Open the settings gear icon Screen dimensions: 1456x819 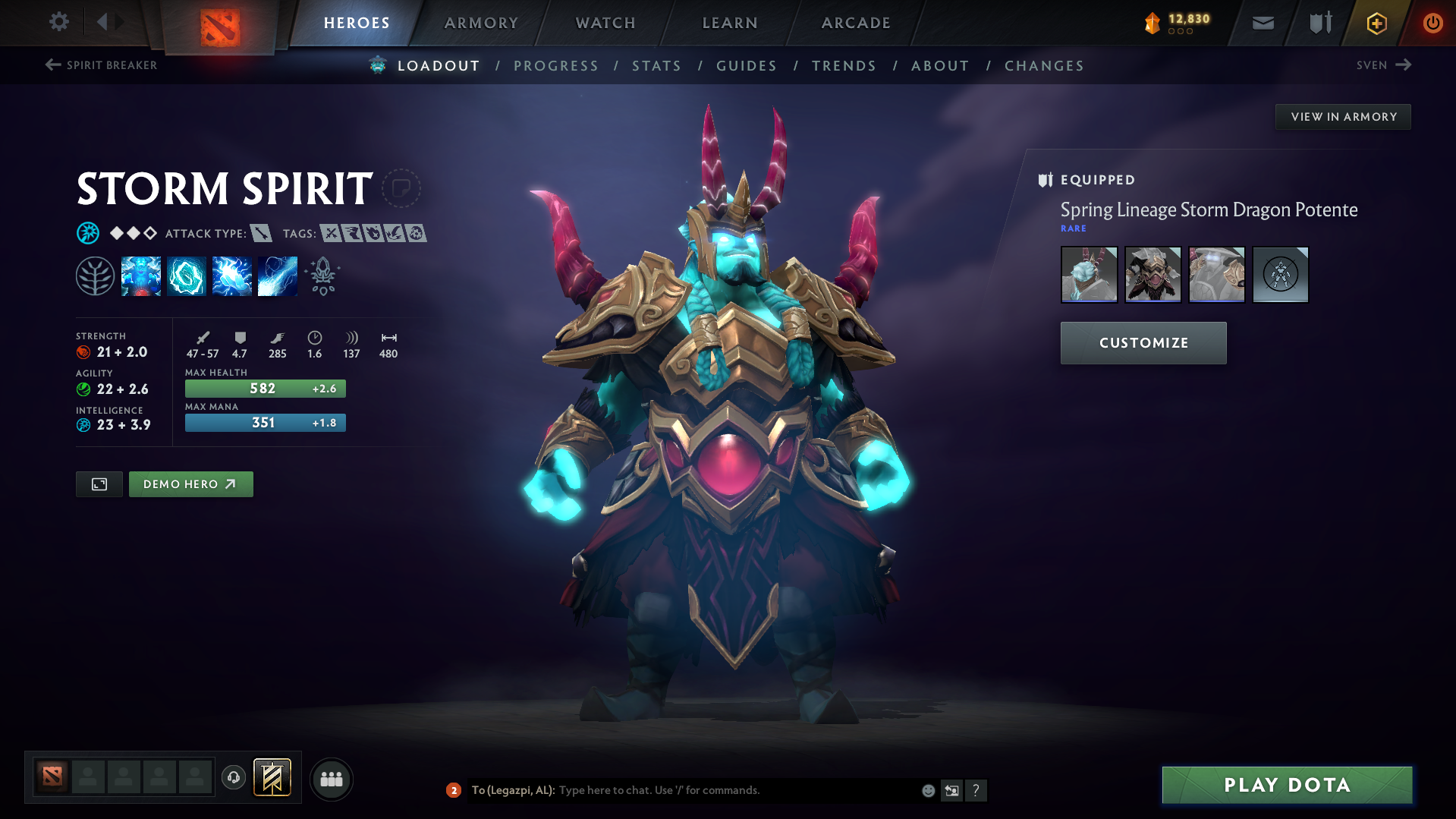(x=59, y=23)
